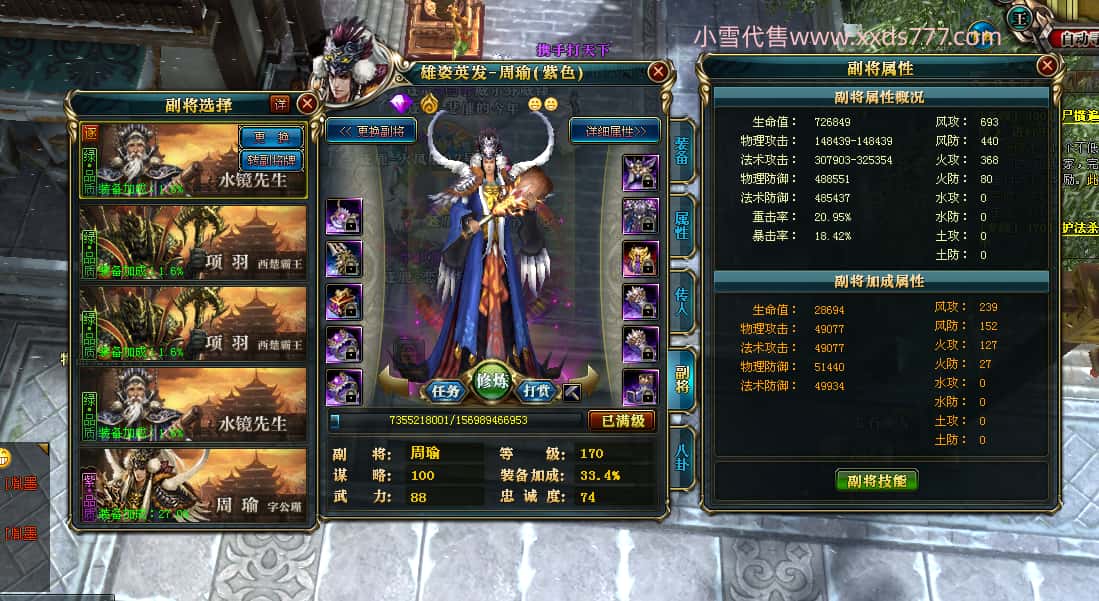
Task: Close the 周瑜 general window
Action: click(x=658, y=71)
